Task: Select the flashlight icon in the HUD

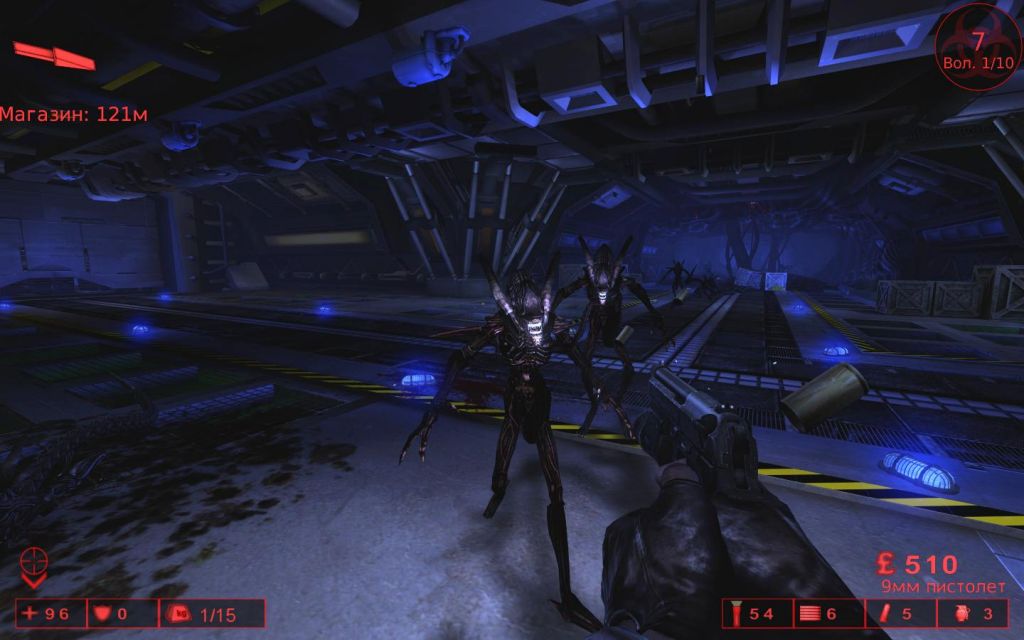Action: (x=735, y=613)
